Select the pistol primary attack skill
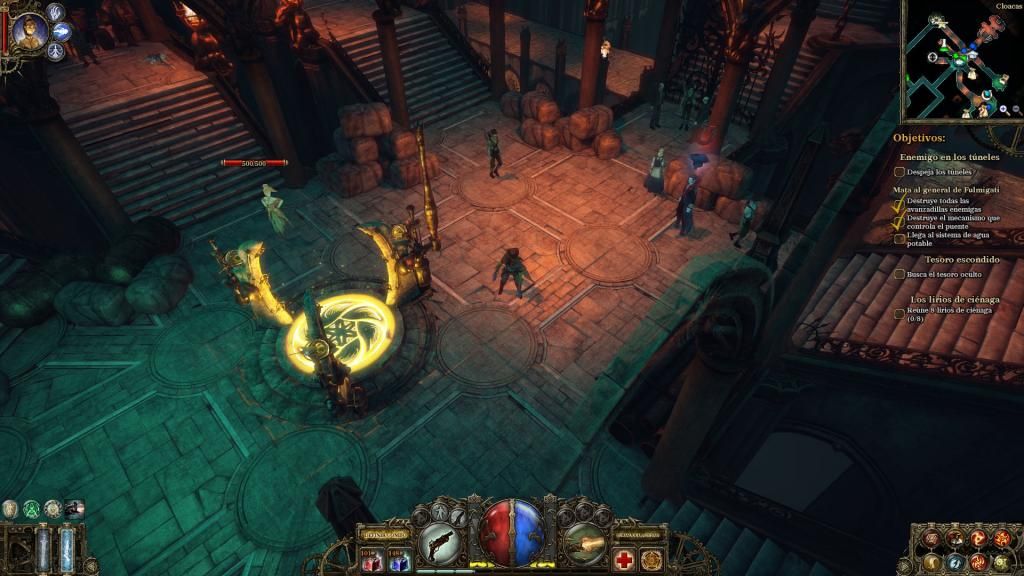Viewport: 1024px width, 576px height. [441, 543]
